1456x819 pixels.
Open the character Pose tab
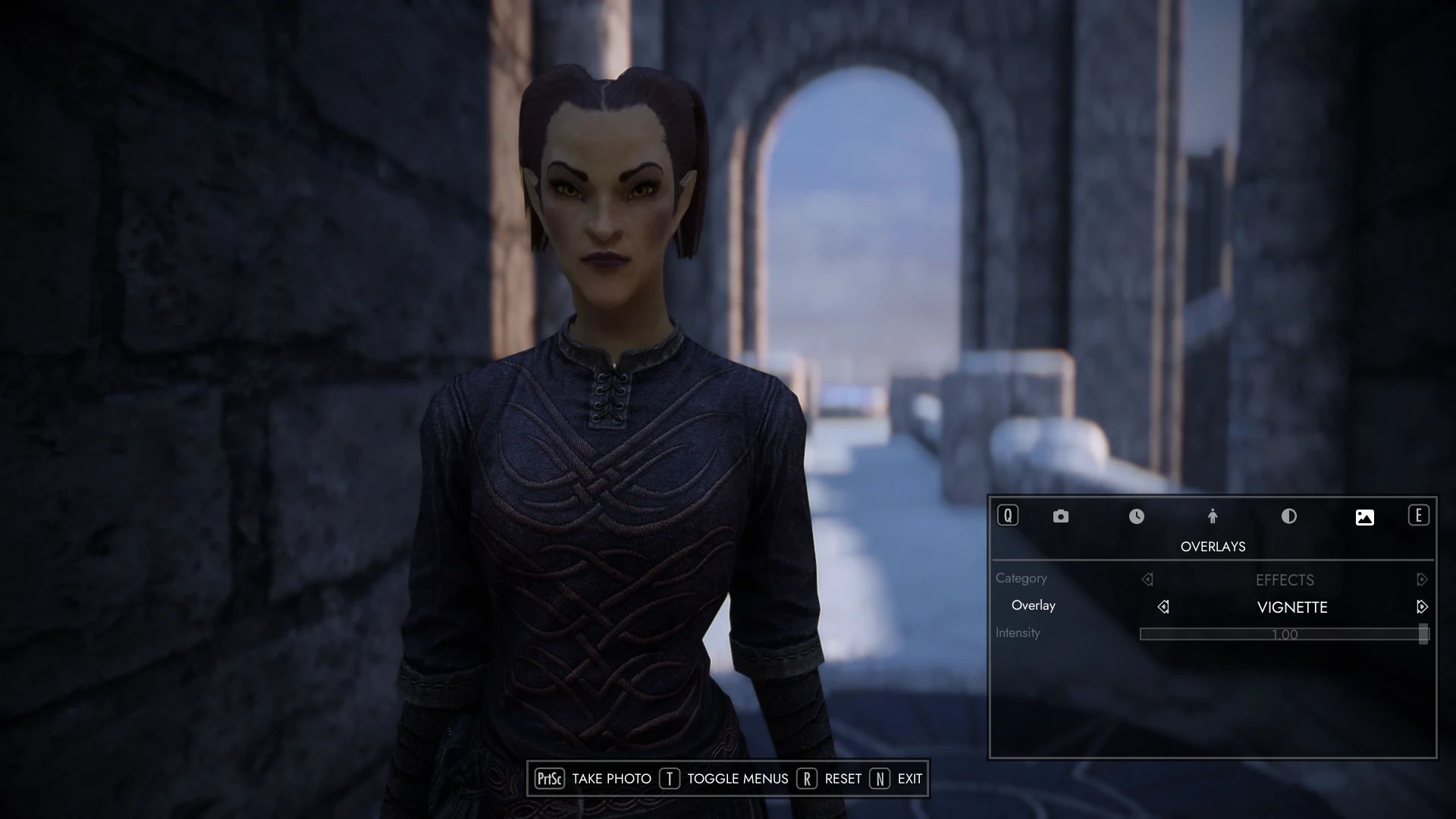1213,516
